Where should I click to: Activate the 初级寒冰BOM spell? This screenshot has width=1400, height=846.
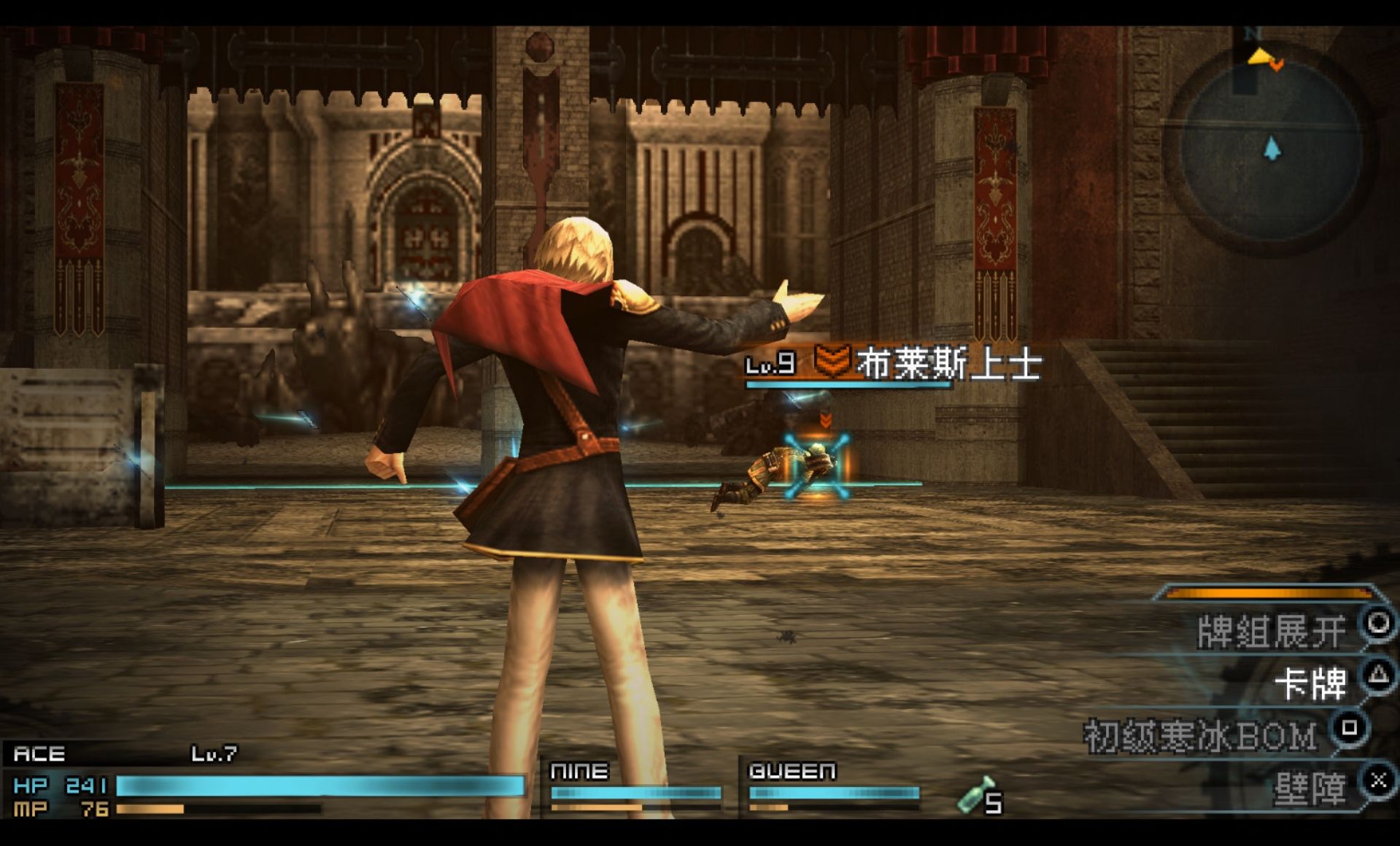coord(1201,736)
